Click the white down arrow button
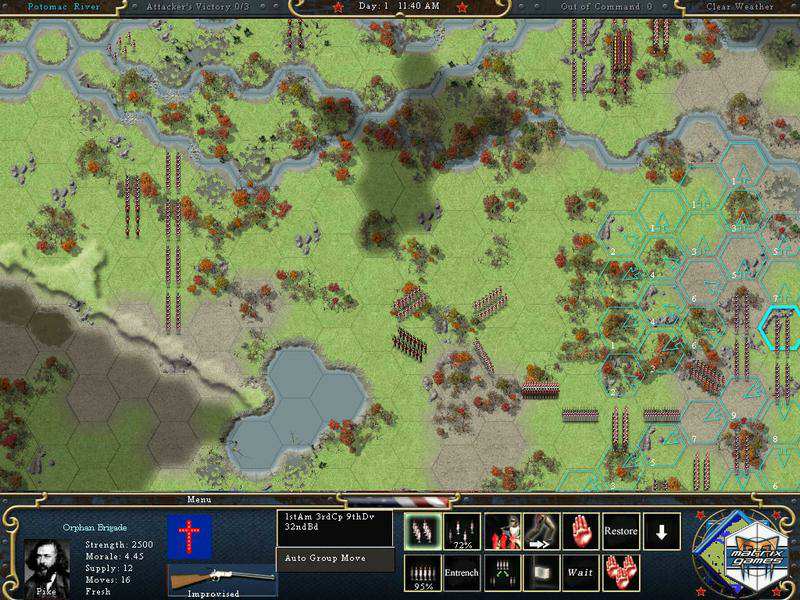800x600 pixels. point(661,531)
